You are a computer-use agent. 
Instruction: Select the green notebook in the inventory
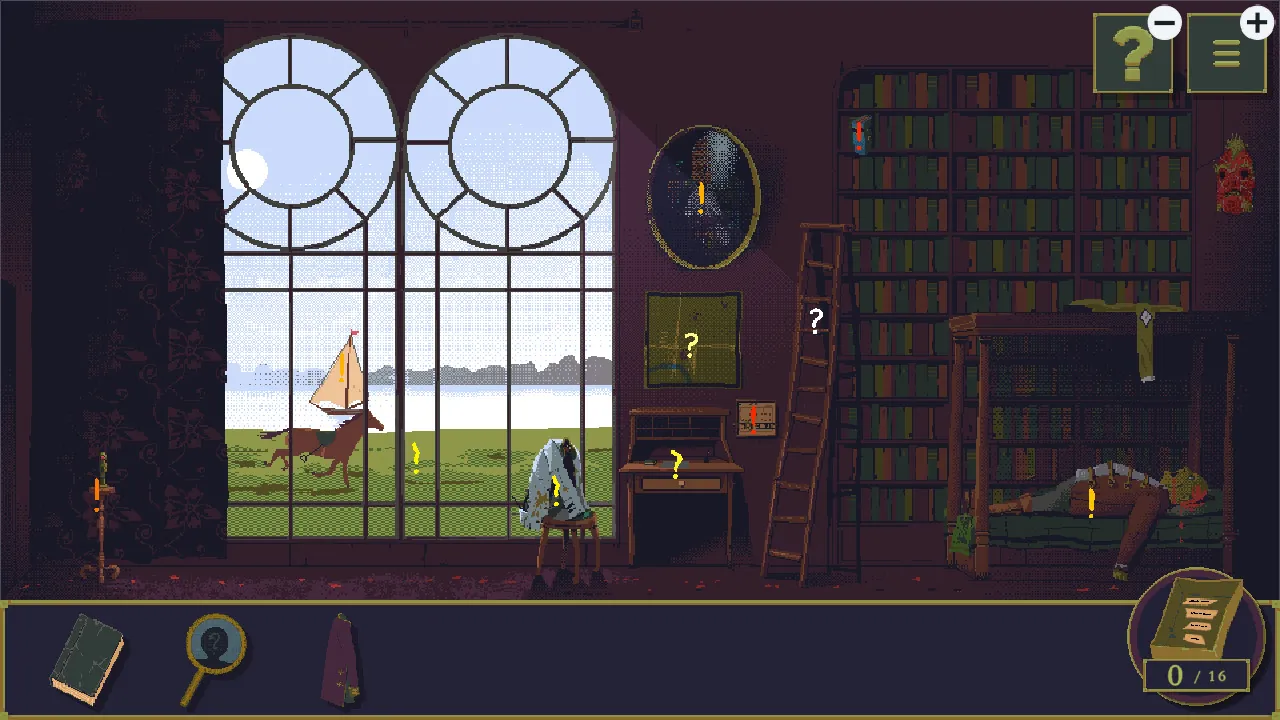coord(88,658)
